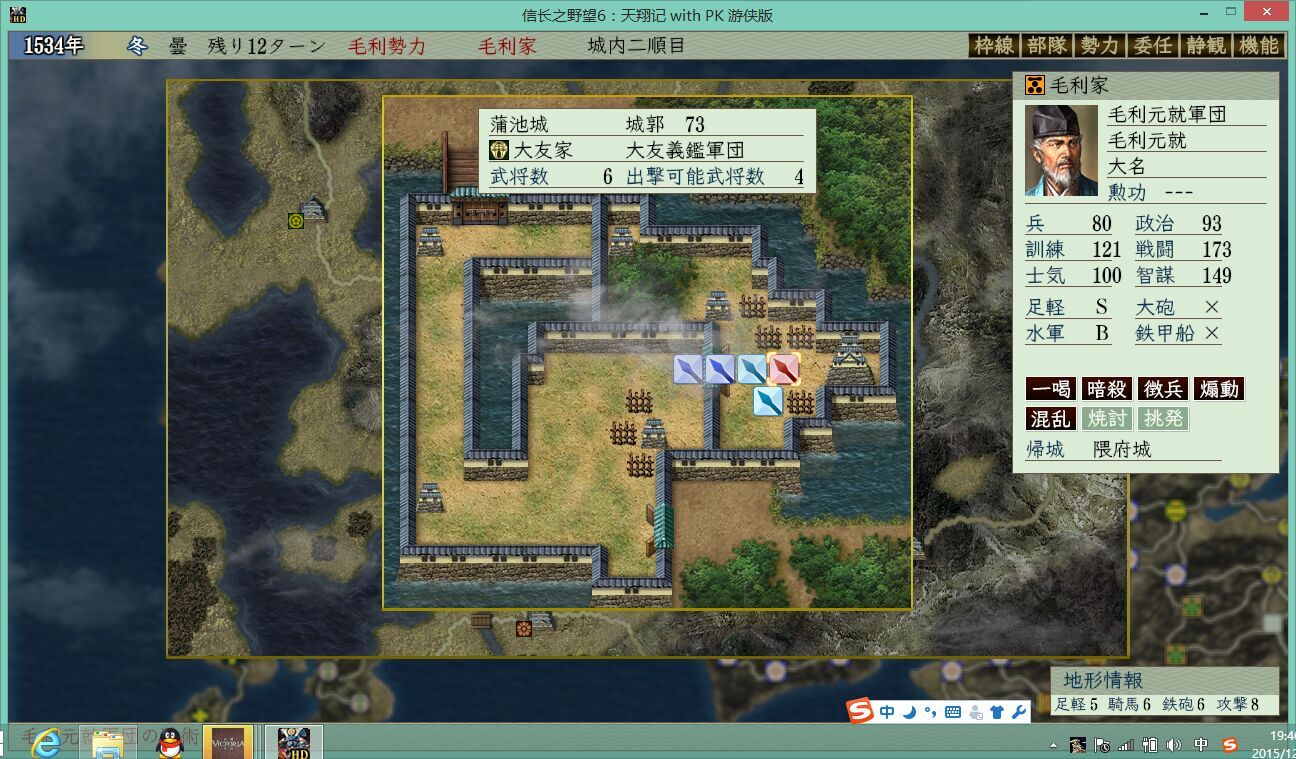The height and width of the screenshot is (759, 1296).
Task: Activate the 混乱 confusion tactic
Action: 1050,418
